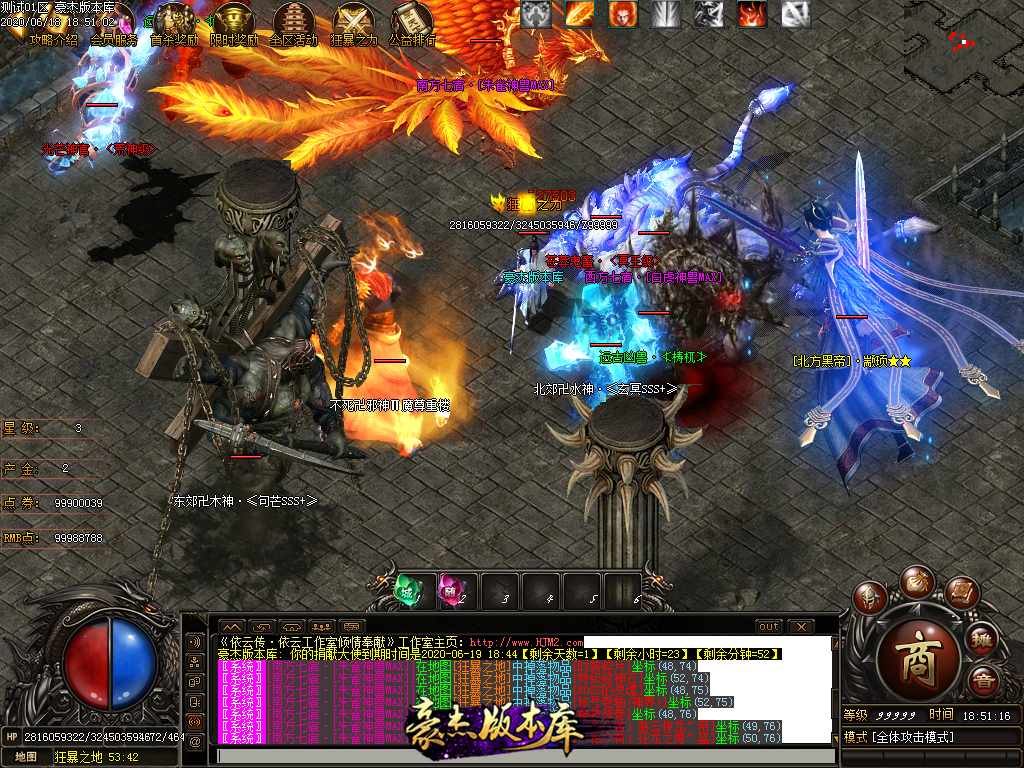This screenshot has height=768, width=1024.
Task: Open the 攻略介绍 guide menu
Action: 53,40
